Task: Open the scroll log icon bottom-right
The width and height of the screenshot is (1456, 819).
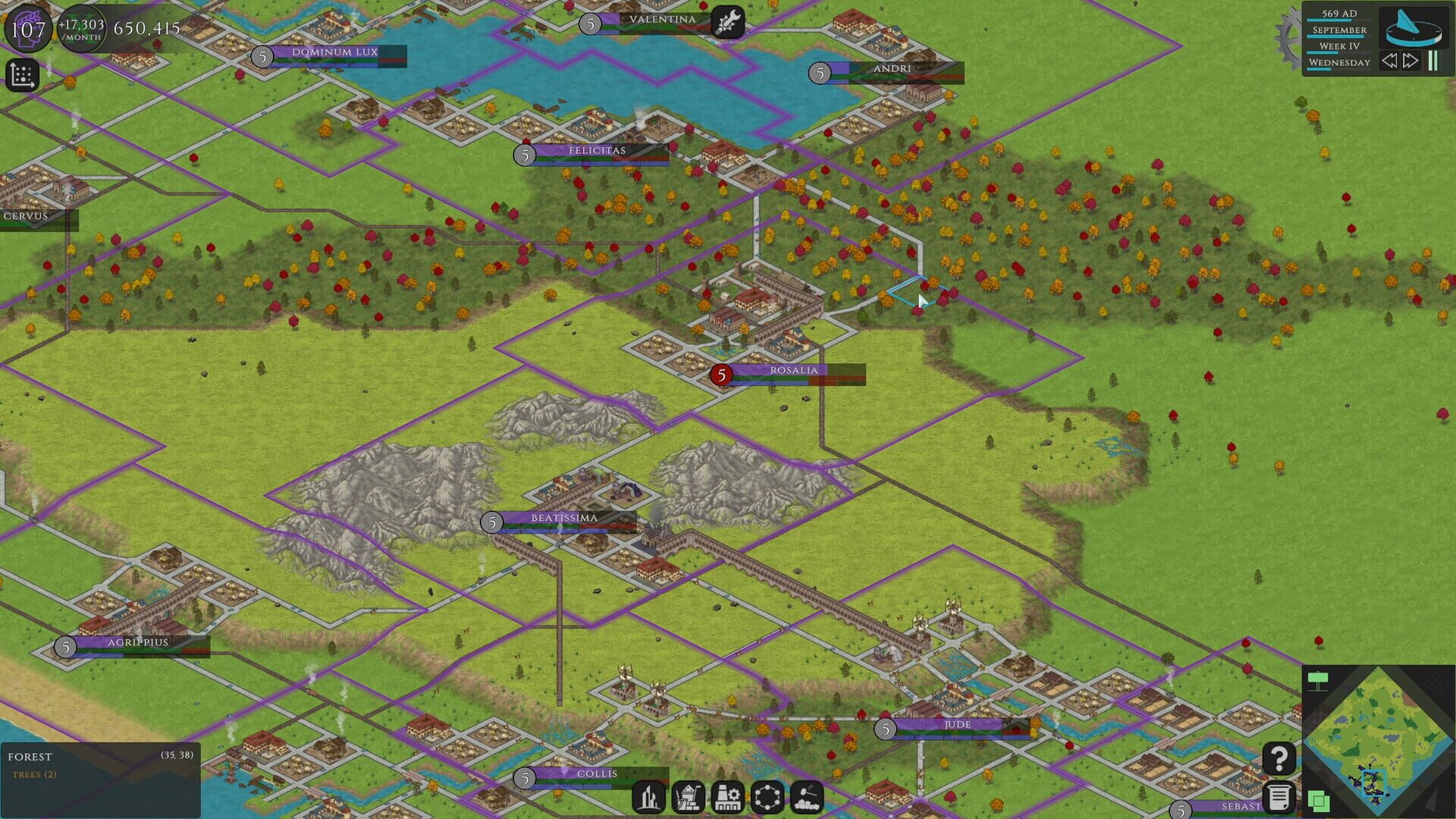Action: coord(1280,798)
